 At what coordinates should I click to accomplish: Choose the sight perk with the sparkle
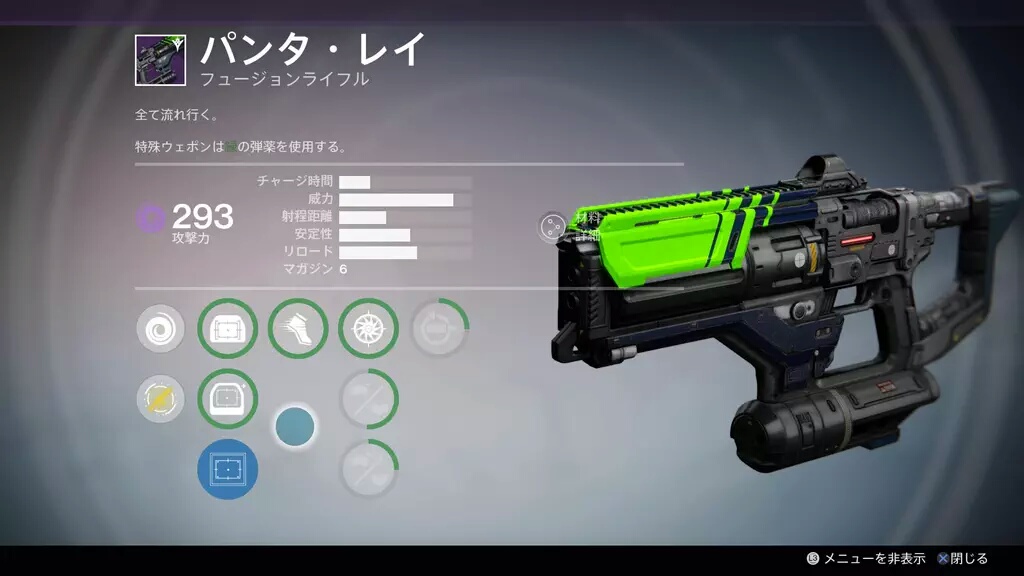tap(228, 399)
